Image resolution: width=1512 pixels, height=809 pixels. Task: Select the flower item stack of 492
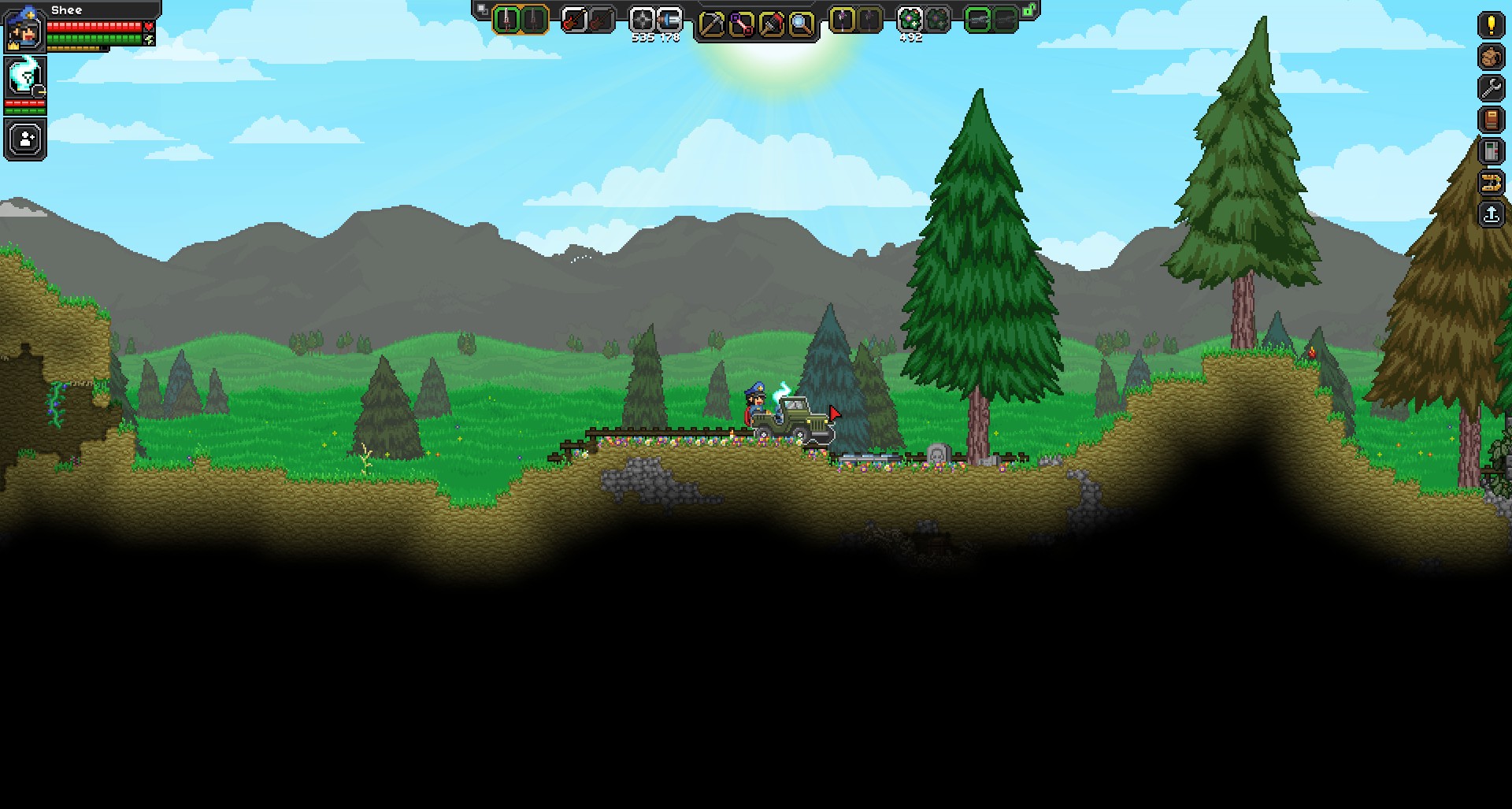pos(910,20)
